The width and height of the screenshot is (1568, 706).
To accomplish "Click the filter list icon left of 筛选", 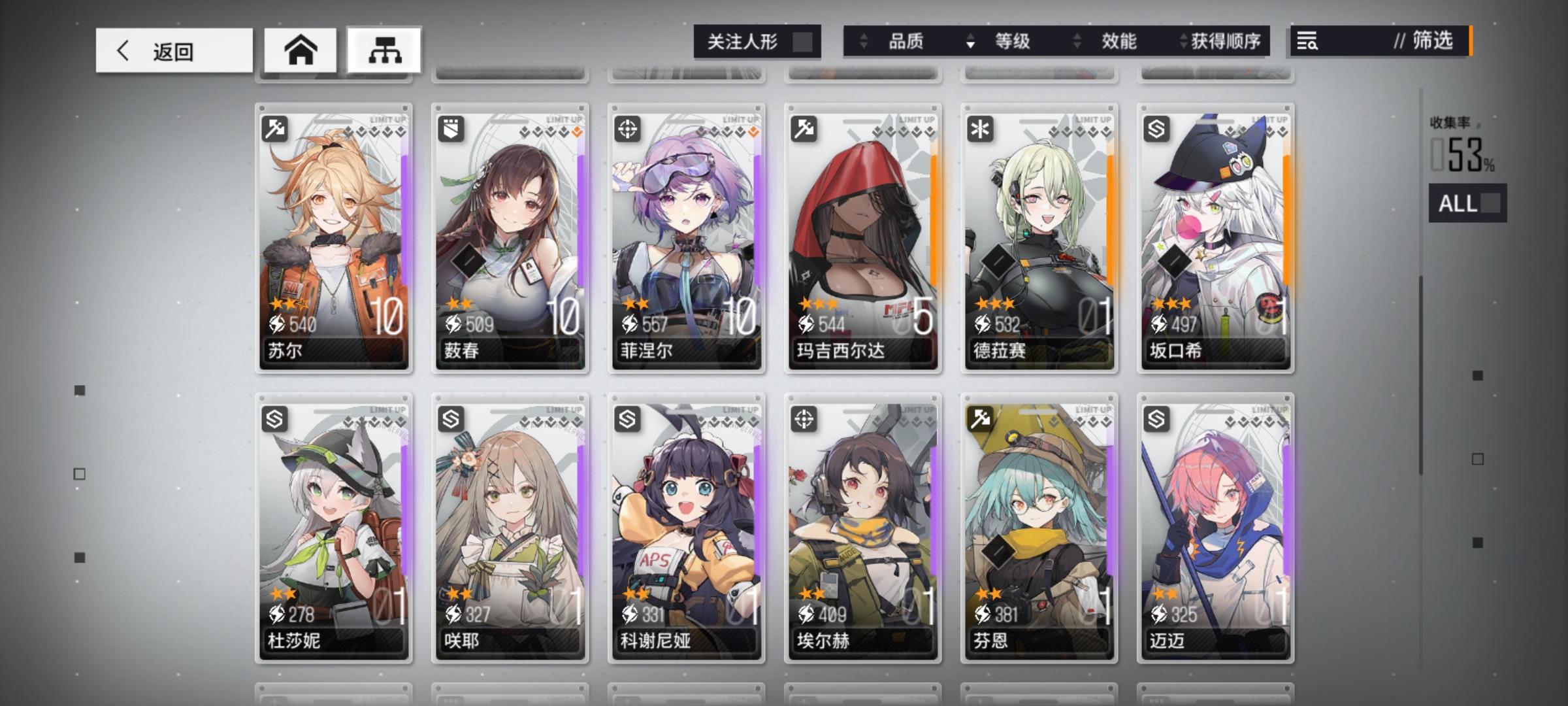I will coord(1307,42).
